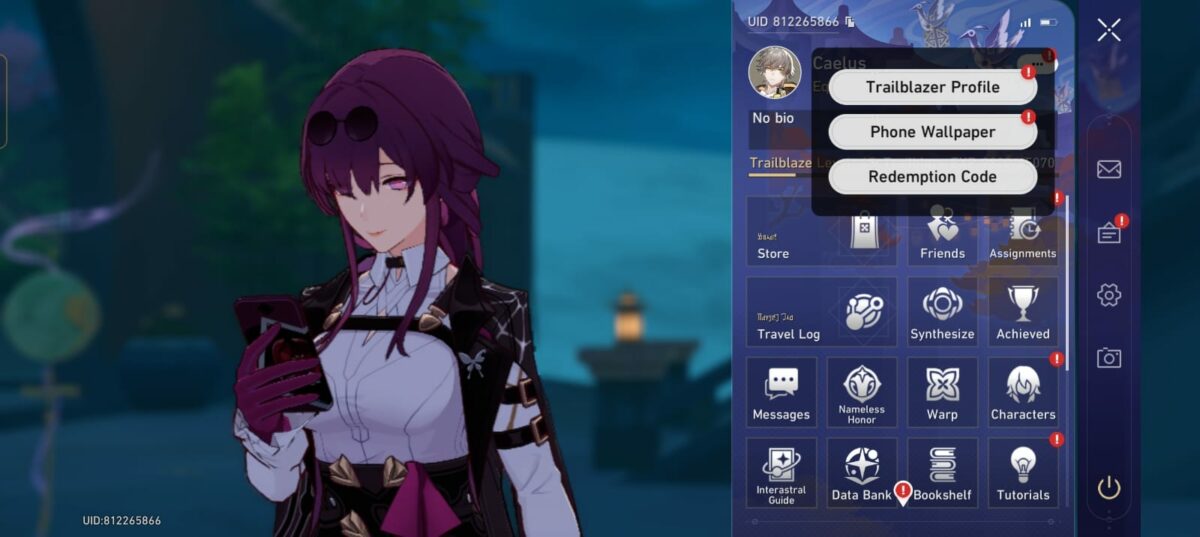1200x537 pixels.
Task: Open the Synthesize menu
Action: 942,312
